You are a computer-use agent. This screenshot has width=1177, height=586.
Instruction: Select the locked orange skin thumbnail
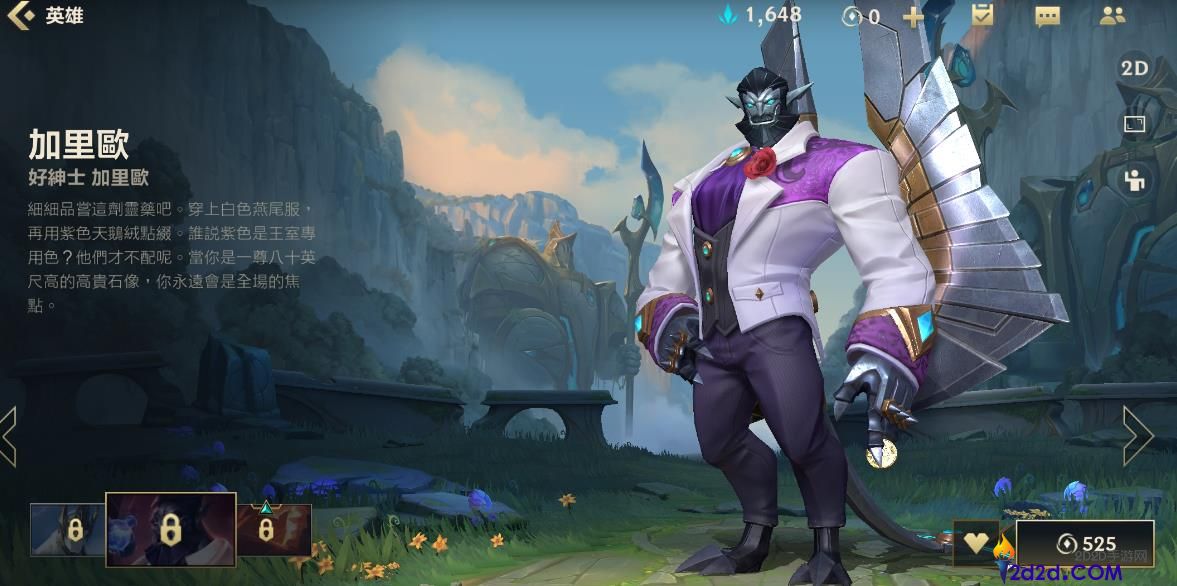pyautogui.click(x=273, y=529)
